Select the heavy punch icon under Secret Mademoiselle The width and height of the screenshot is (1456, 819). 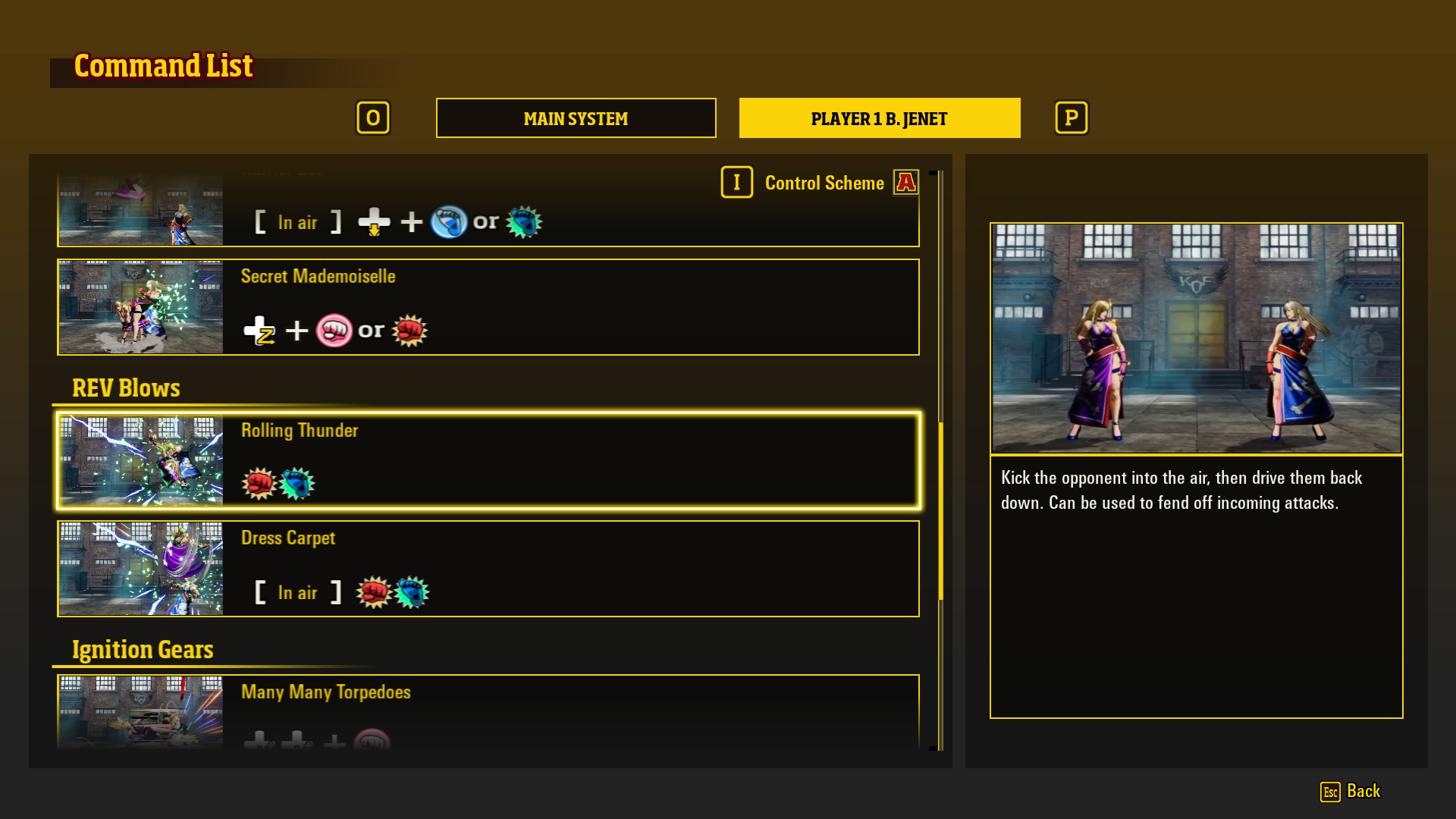click(x=410, y=330)
